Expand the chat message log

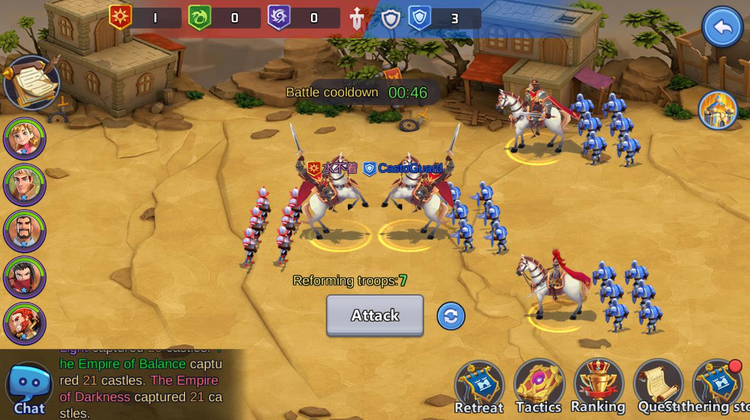coord(150,382)
